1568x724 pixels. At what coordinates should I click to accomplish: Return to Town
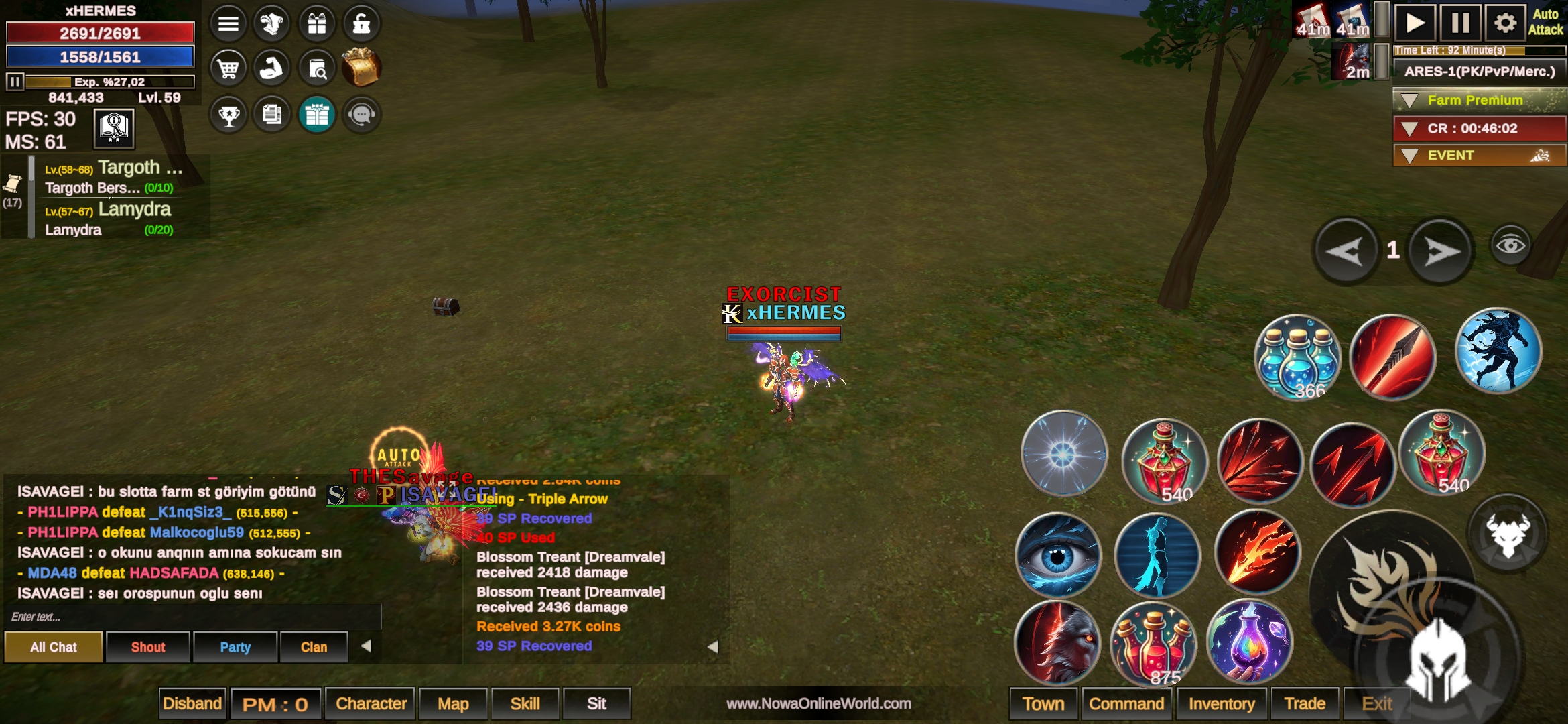1043,704
